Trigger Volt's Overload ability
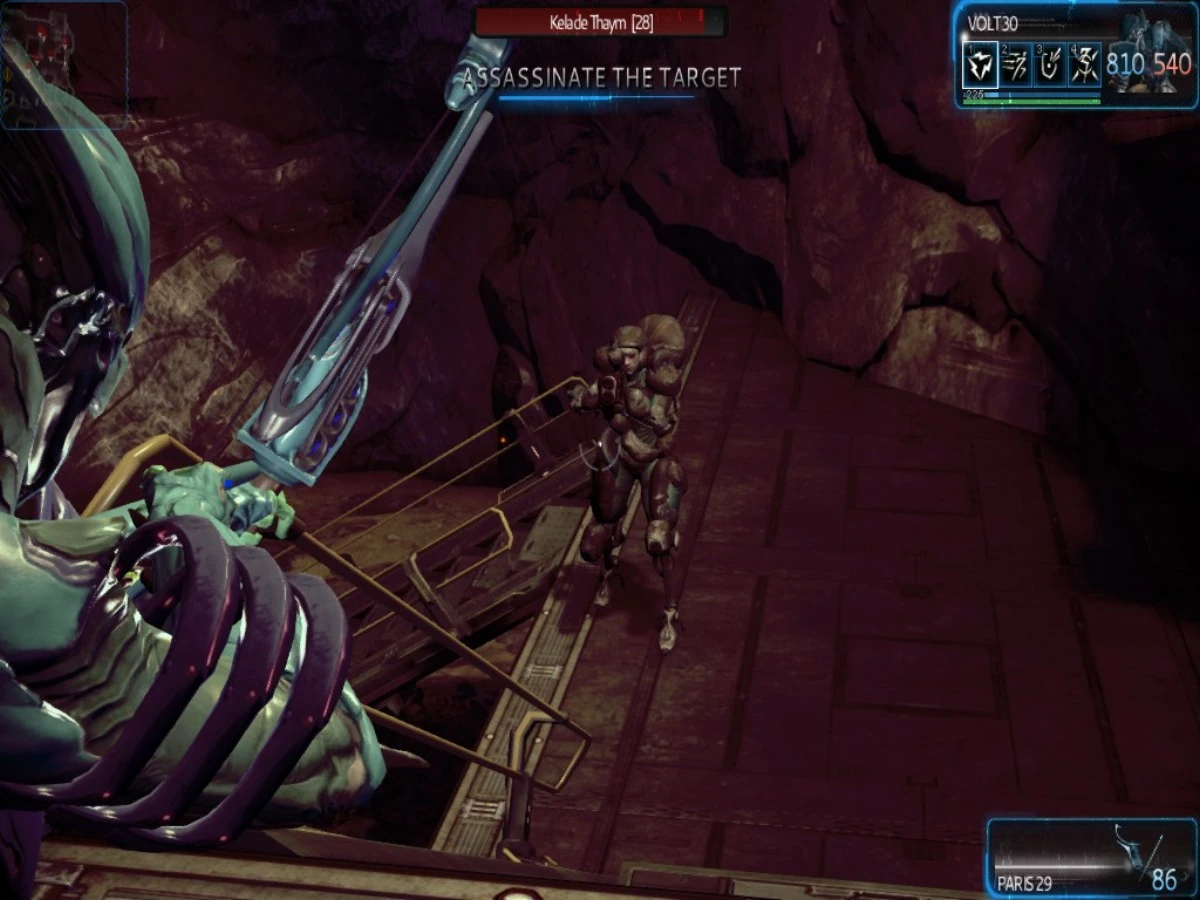 1083,67
